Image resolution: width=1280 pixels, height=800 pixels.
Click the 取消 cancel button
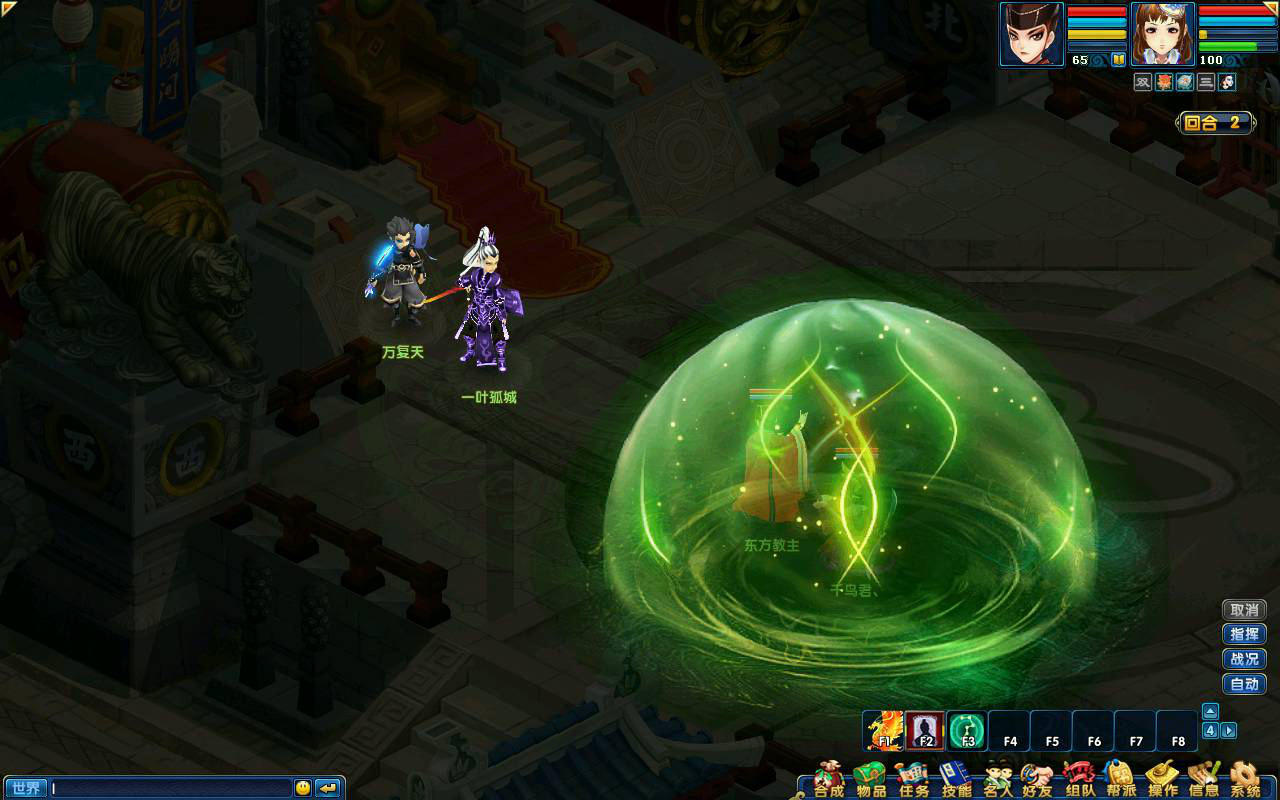1244,610
